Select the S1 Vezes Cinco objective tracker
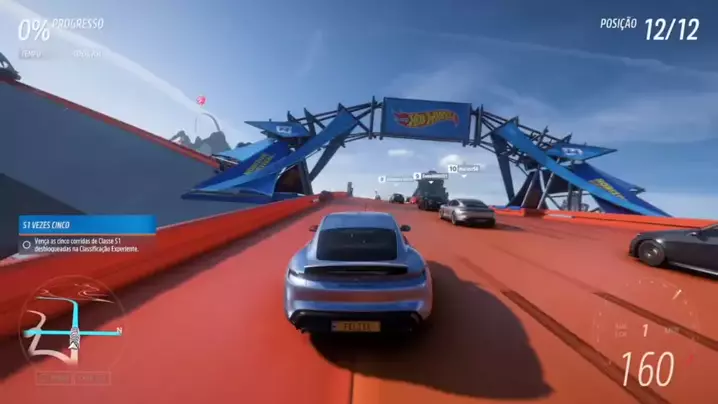The image size is (718, 404). point(88,234)
